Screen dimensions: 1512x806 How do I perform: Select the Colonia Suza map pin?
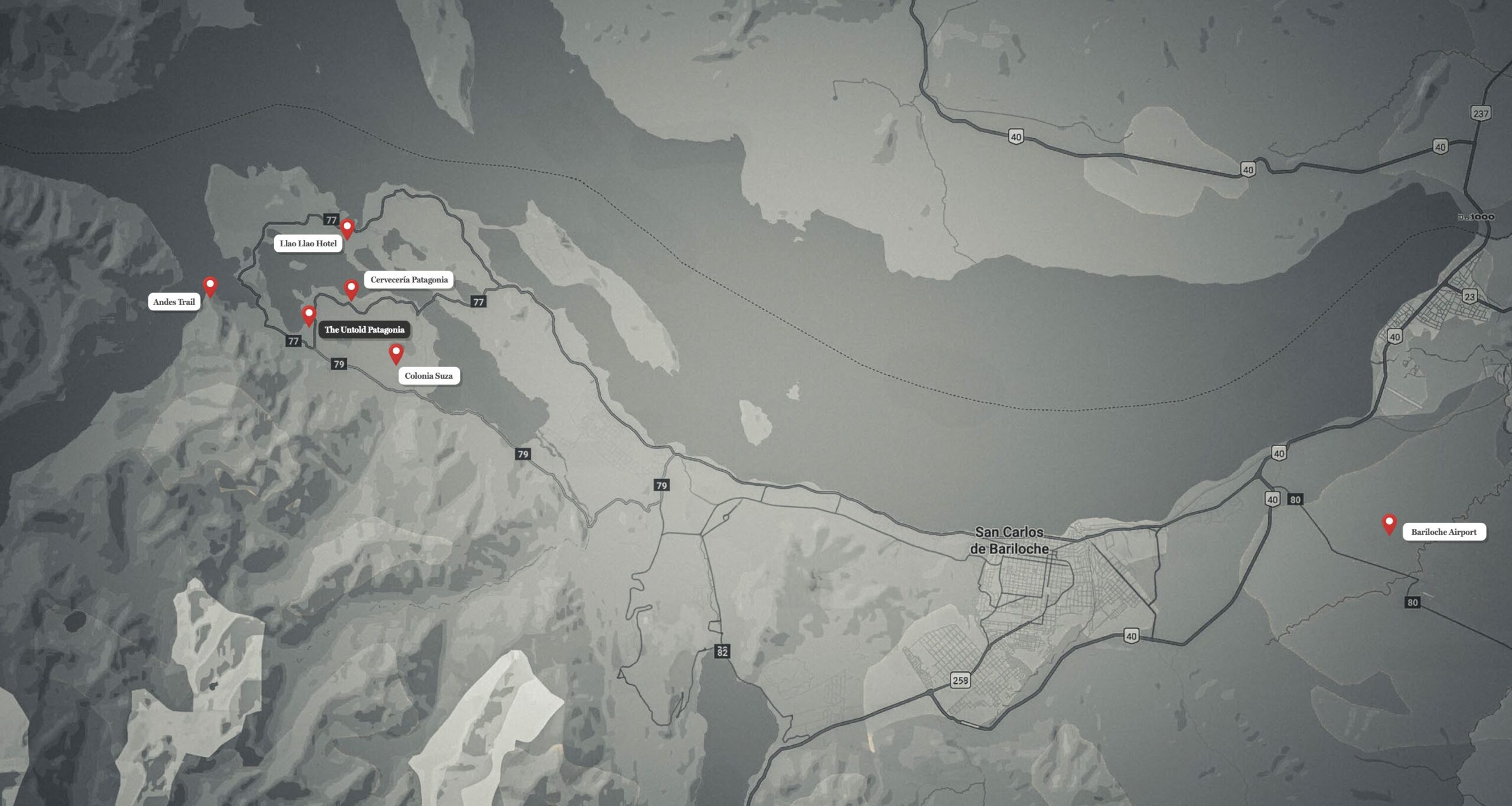tap(396, 353)
